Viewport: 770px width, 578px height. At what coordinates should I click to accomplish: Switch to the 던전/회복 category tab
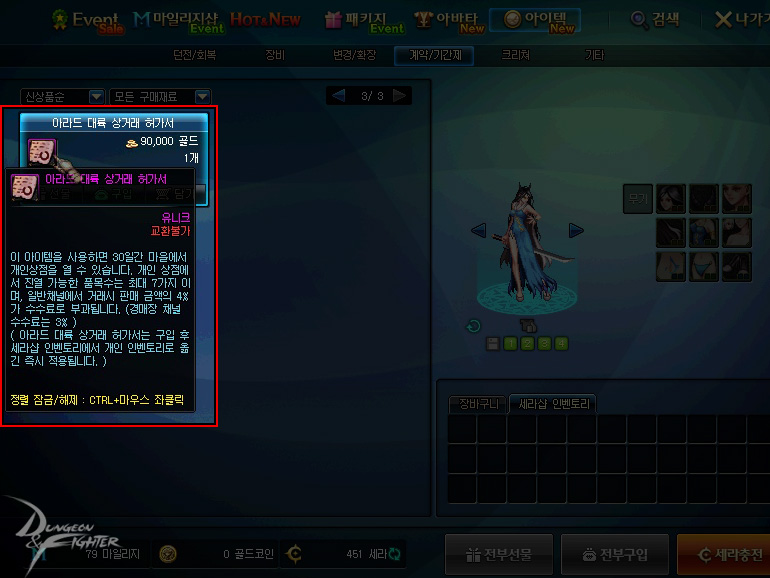(x=194, y=56)
